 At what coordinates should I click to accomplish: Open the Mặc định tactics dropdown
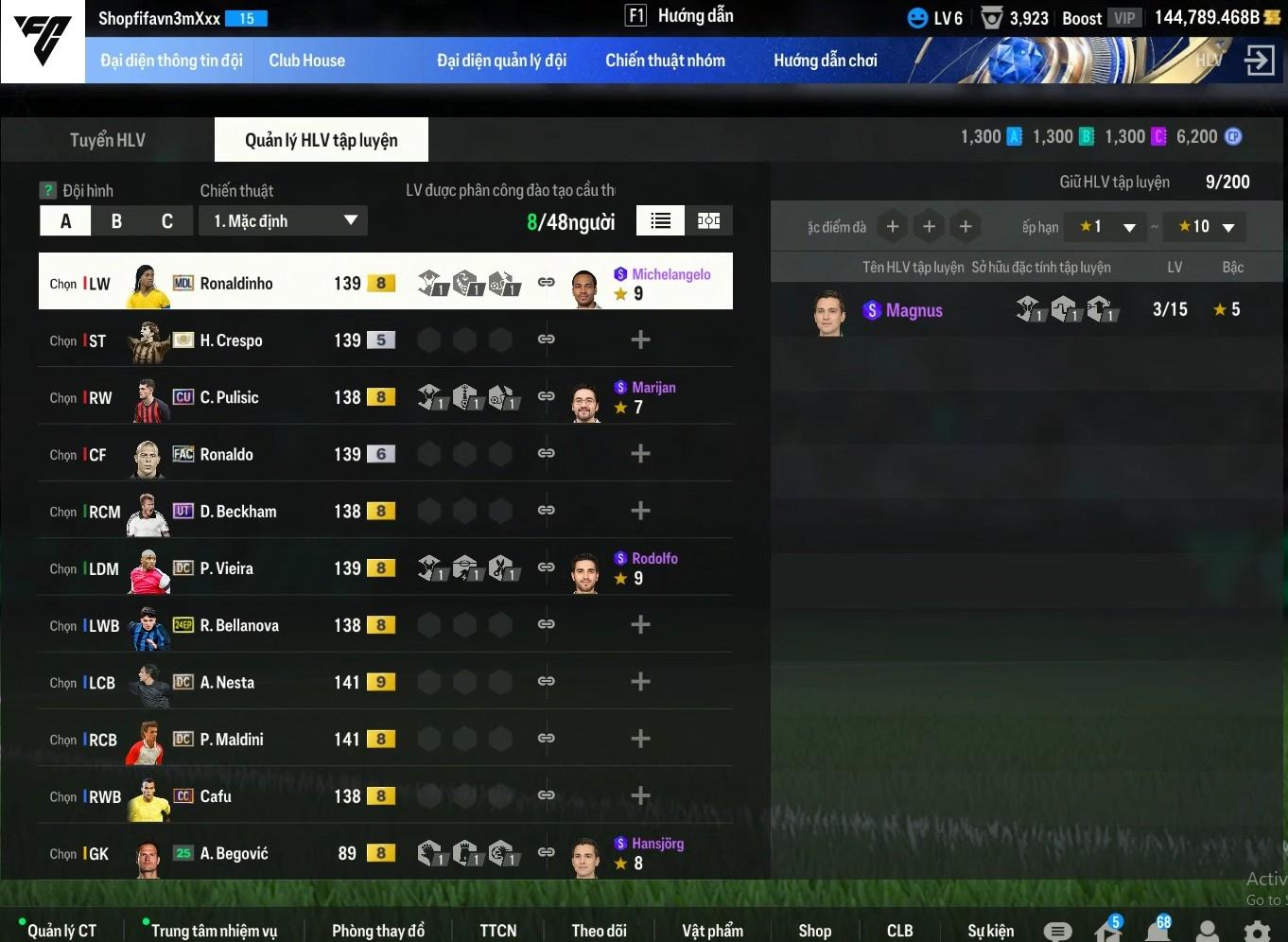click(x=284, y=221)
